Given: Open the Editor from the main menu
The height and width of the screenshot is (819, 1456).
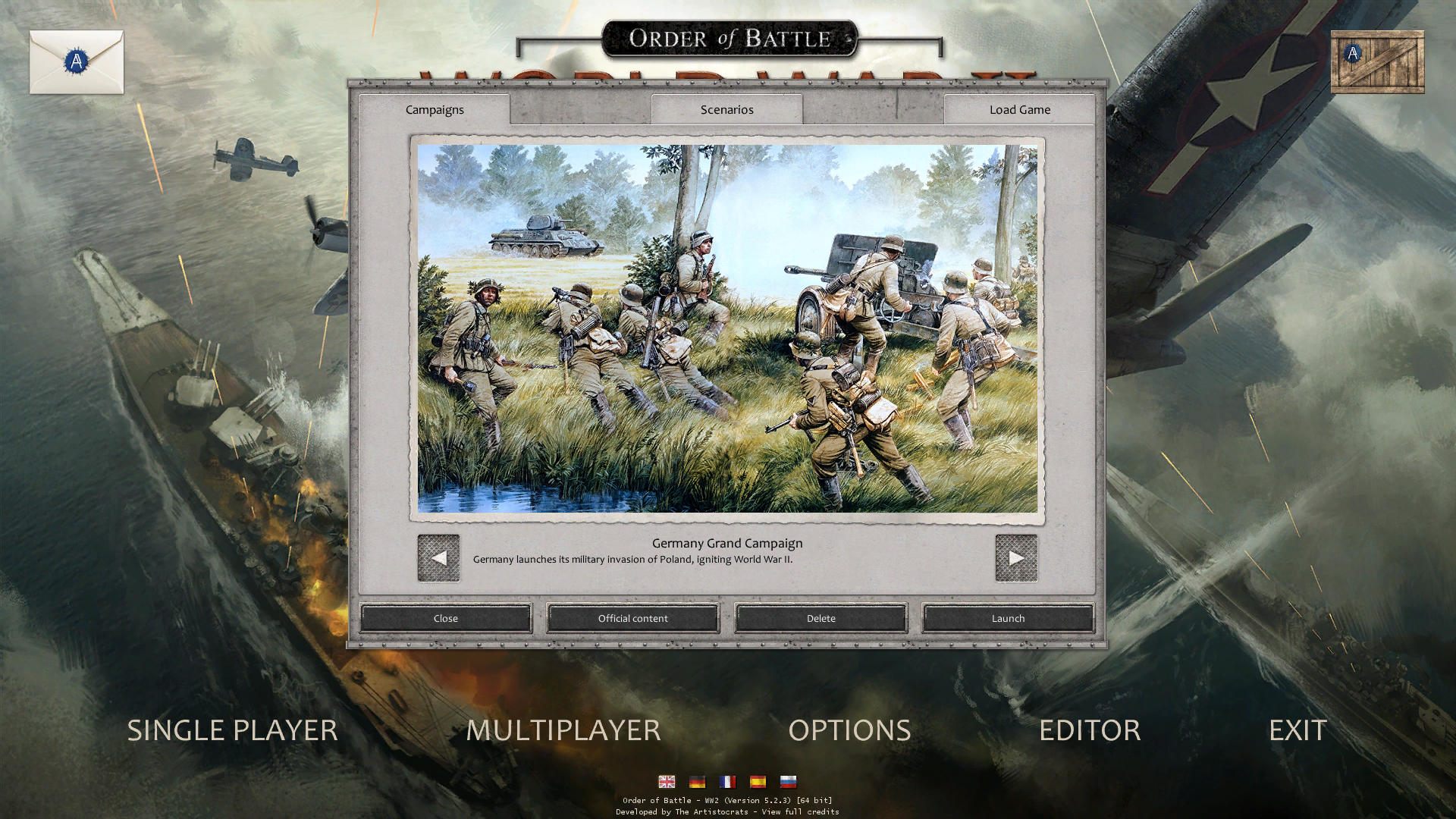Looking at the screenshot, I should [1090, 730].
